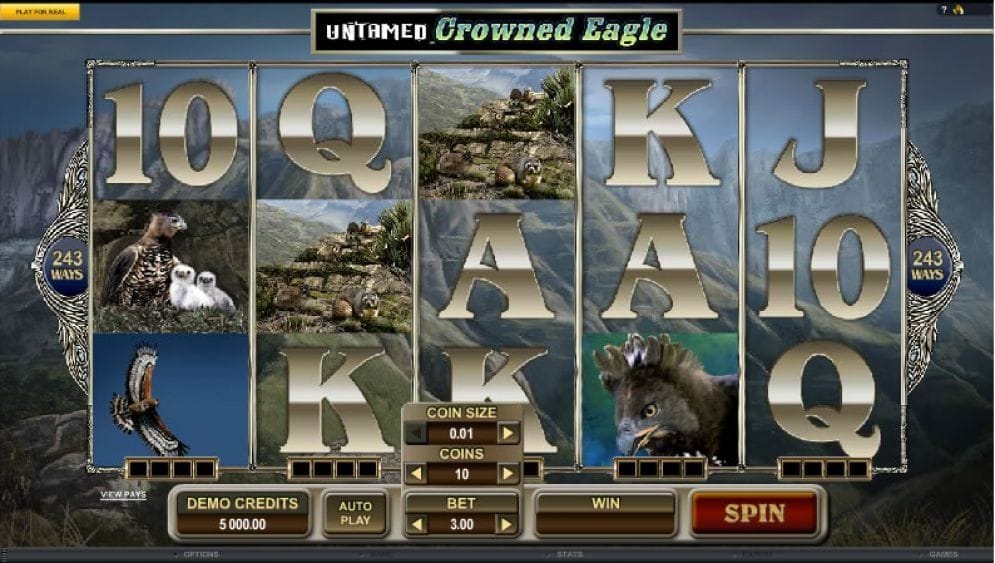The height and width of the screenshot is (563, 995).
Task: Decrease the coin size value
Action: point(415,433)
